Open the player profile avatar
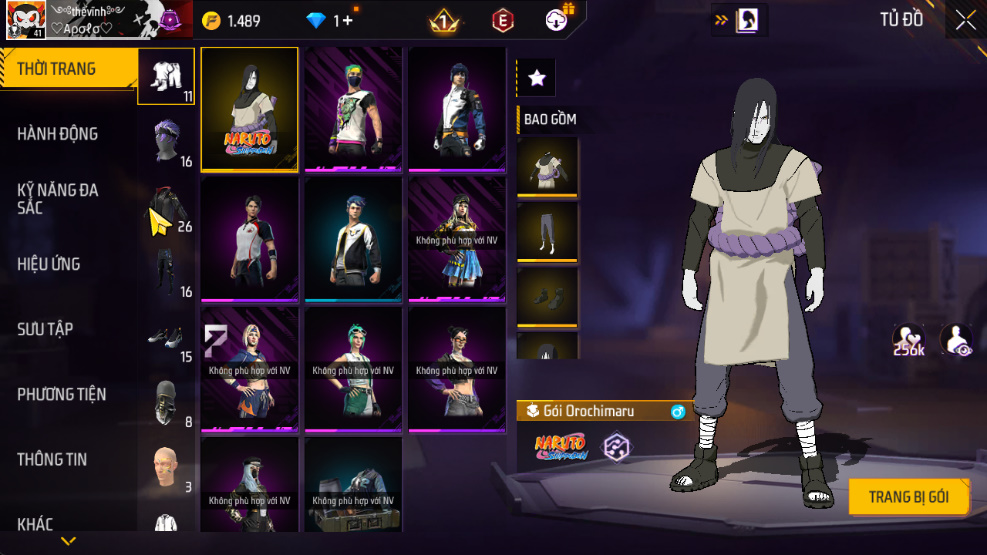 pyautogui.click(x=24, y=20)
